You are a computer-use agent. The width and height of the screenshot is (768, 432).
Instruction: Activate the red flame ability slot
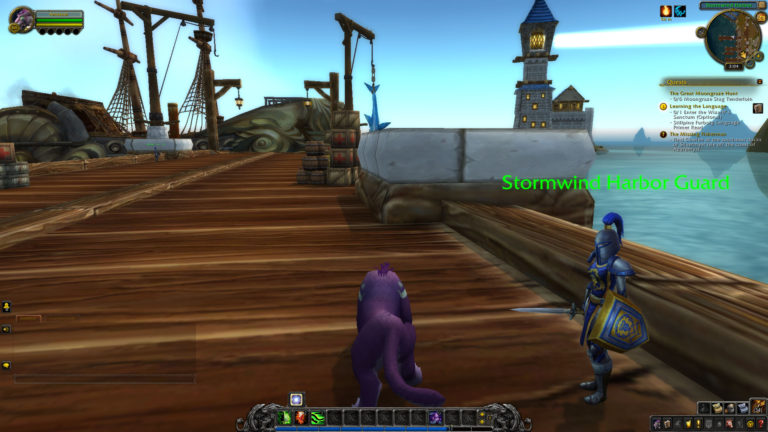[x=301, y=417]
